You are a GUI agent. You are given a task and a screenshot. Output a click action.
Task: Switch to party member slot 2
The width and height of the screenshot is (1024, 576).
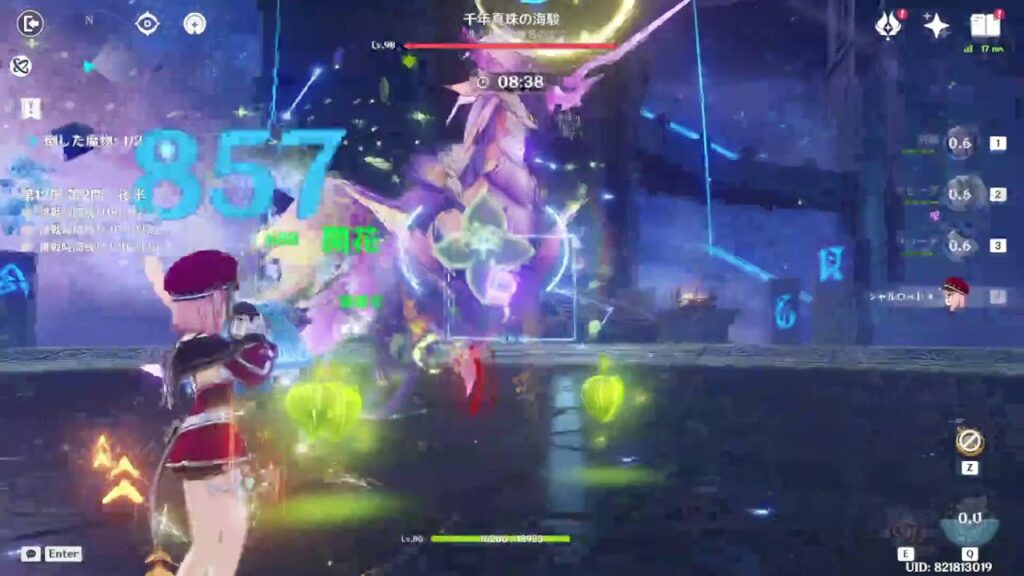point(959,194)
